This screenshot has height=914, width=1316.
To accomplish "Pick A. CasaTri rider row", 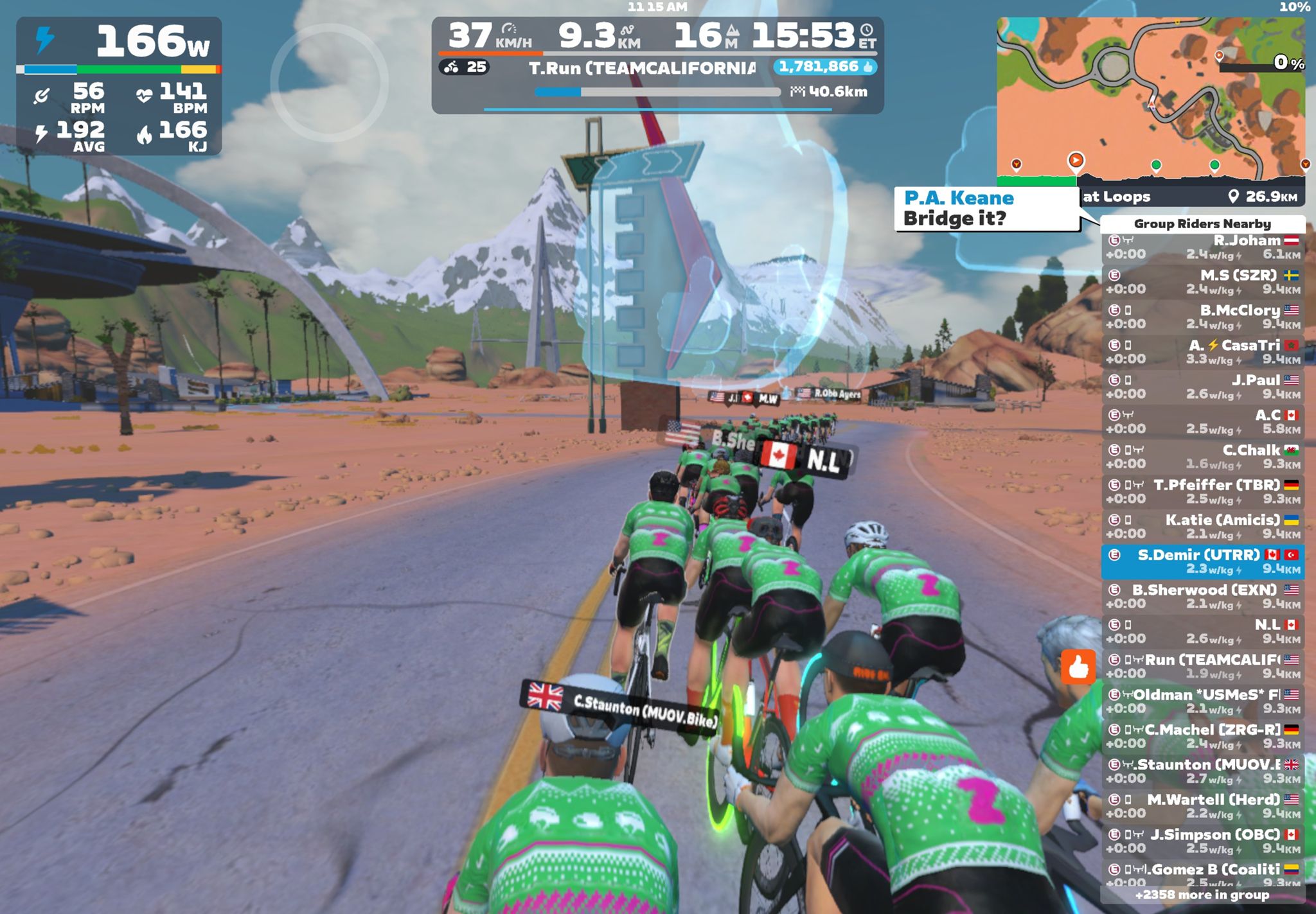I will 1202,352.
